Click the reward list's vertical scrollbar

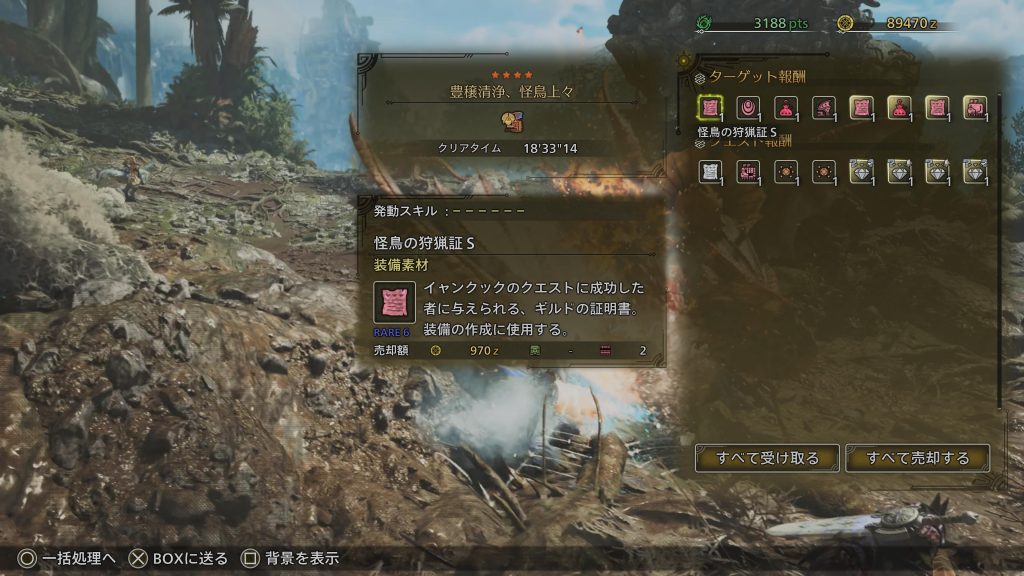(x=999, y=250)
